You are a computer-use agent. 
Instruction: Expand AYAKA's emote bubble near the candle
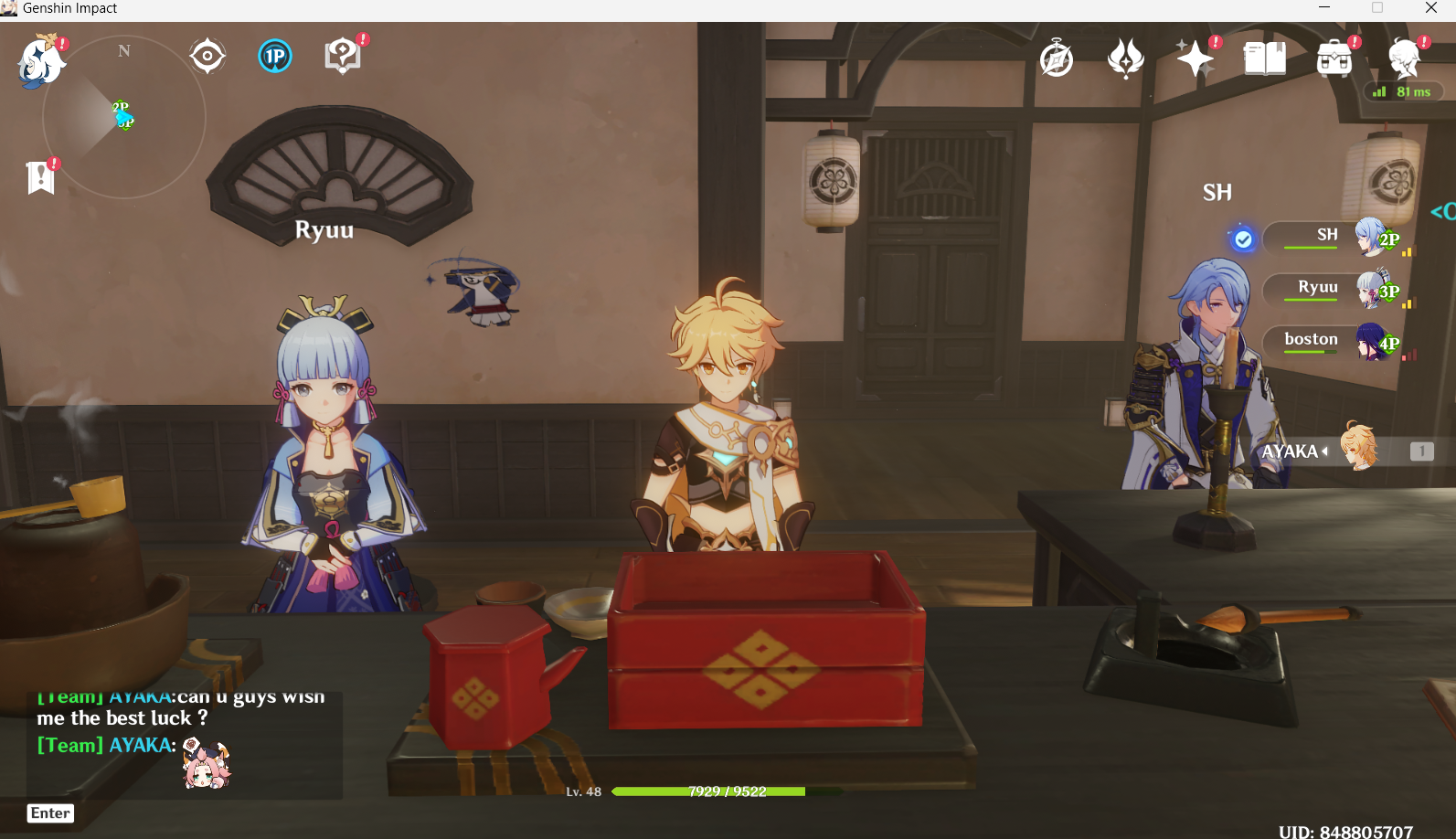tap(1292, 451)
